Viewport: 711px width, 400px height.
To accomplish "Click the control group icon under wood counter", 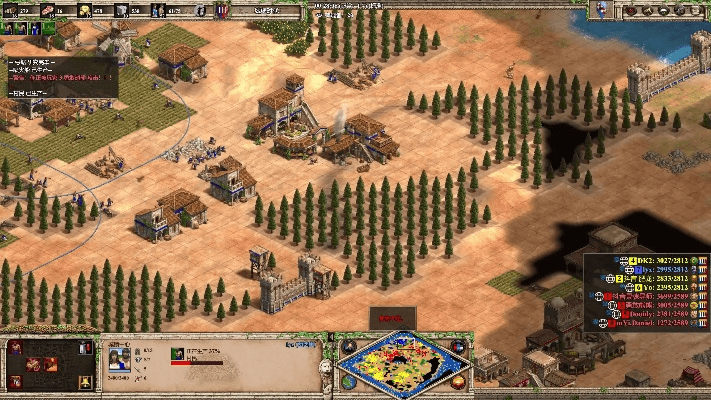I will [9, 28].
